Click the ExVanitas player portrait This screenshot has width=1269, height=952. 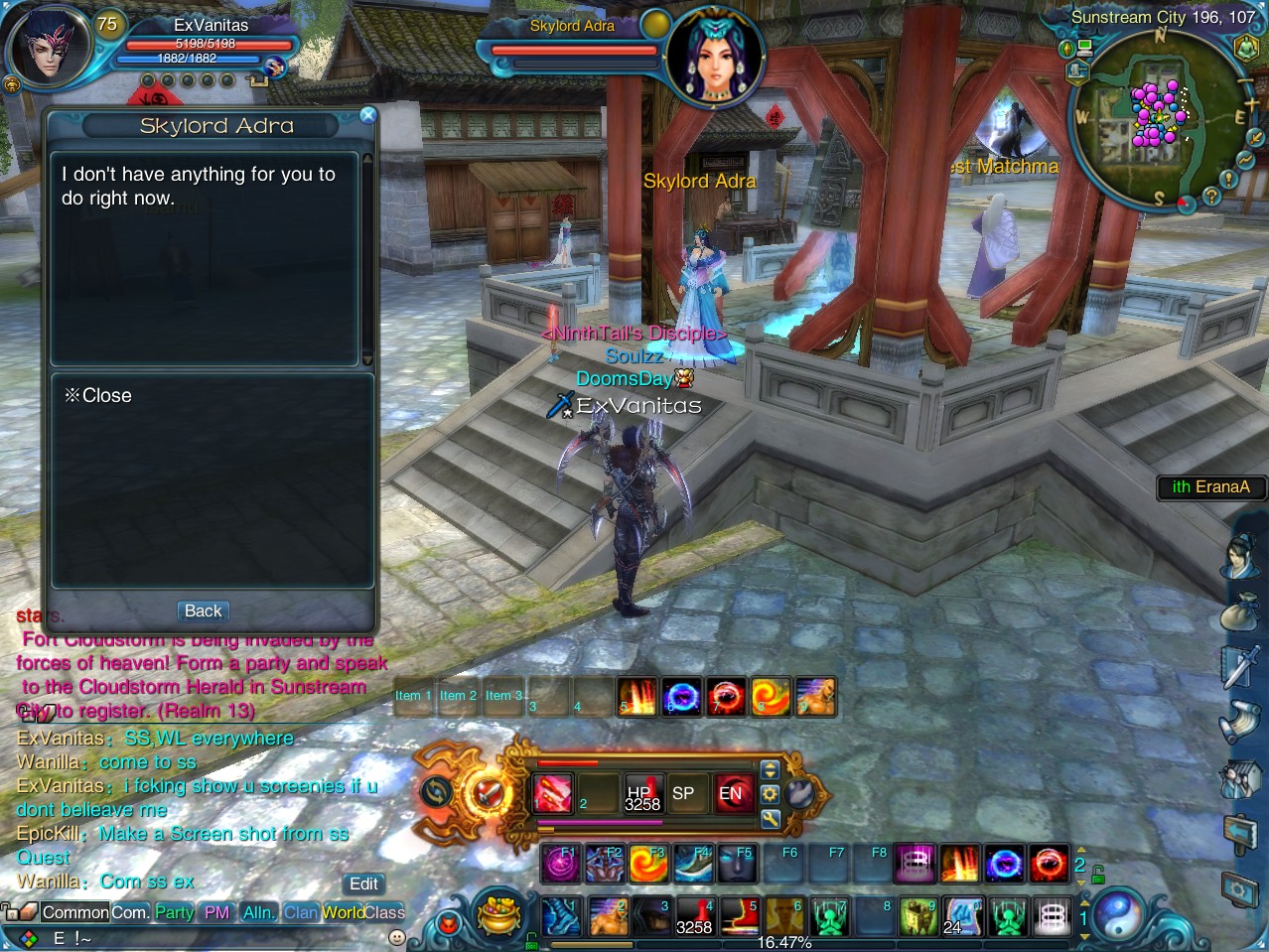(x=46, y=47)
